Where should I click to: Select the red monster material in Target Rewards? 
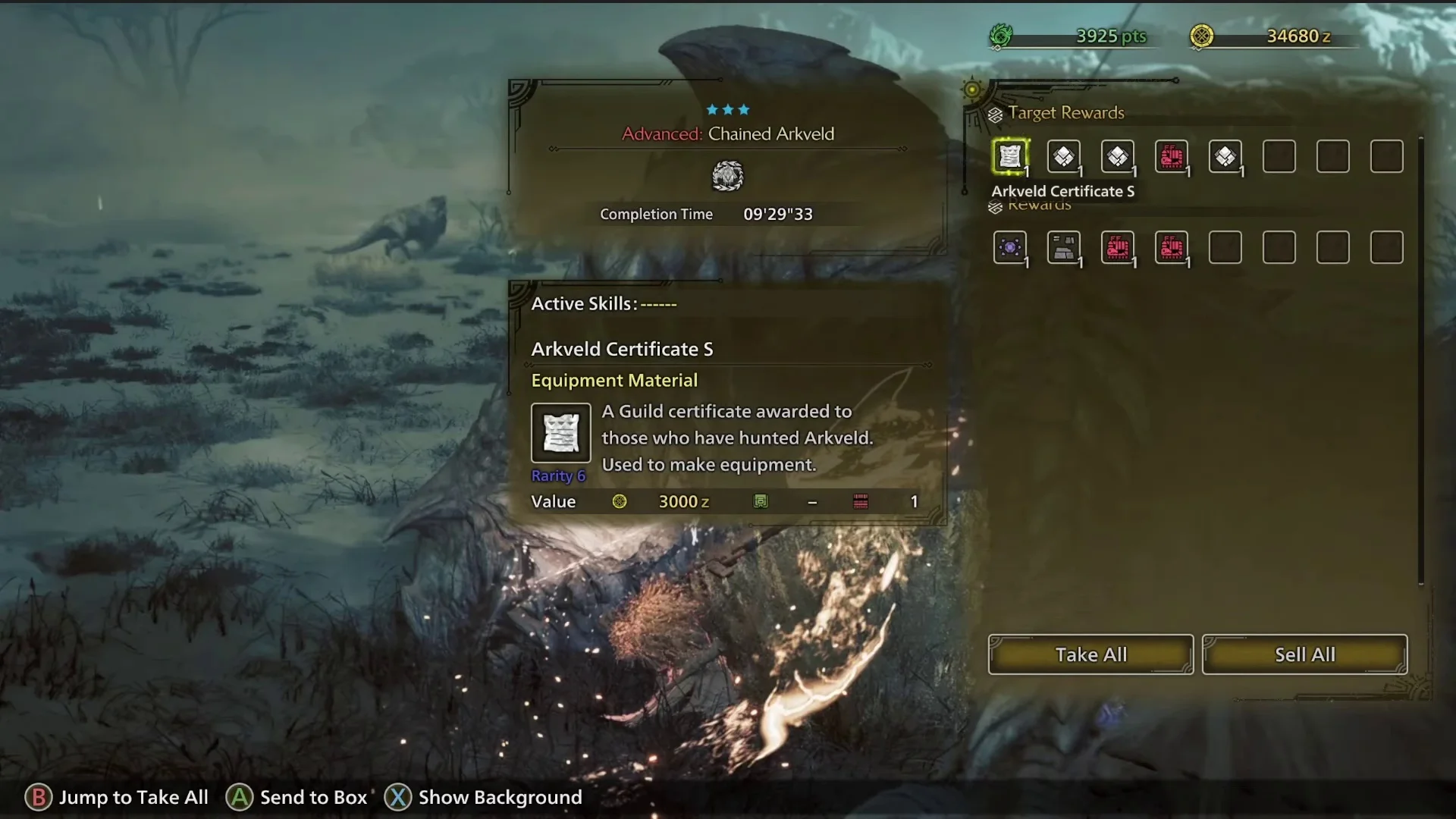click(x=1172, y=157)
